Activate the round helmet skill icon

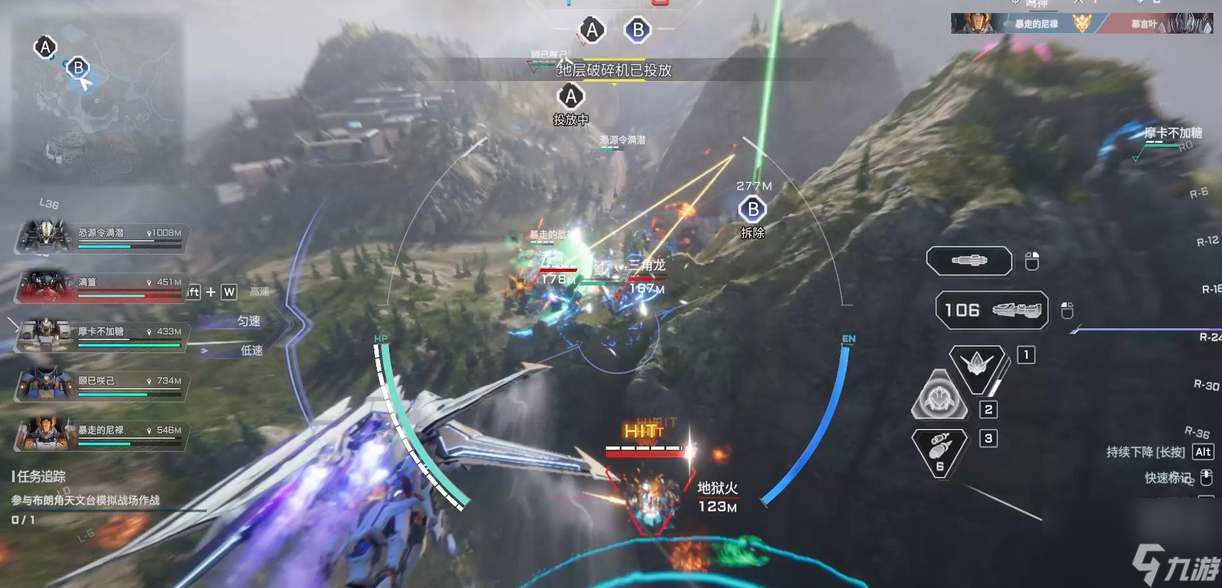point(940,397)
